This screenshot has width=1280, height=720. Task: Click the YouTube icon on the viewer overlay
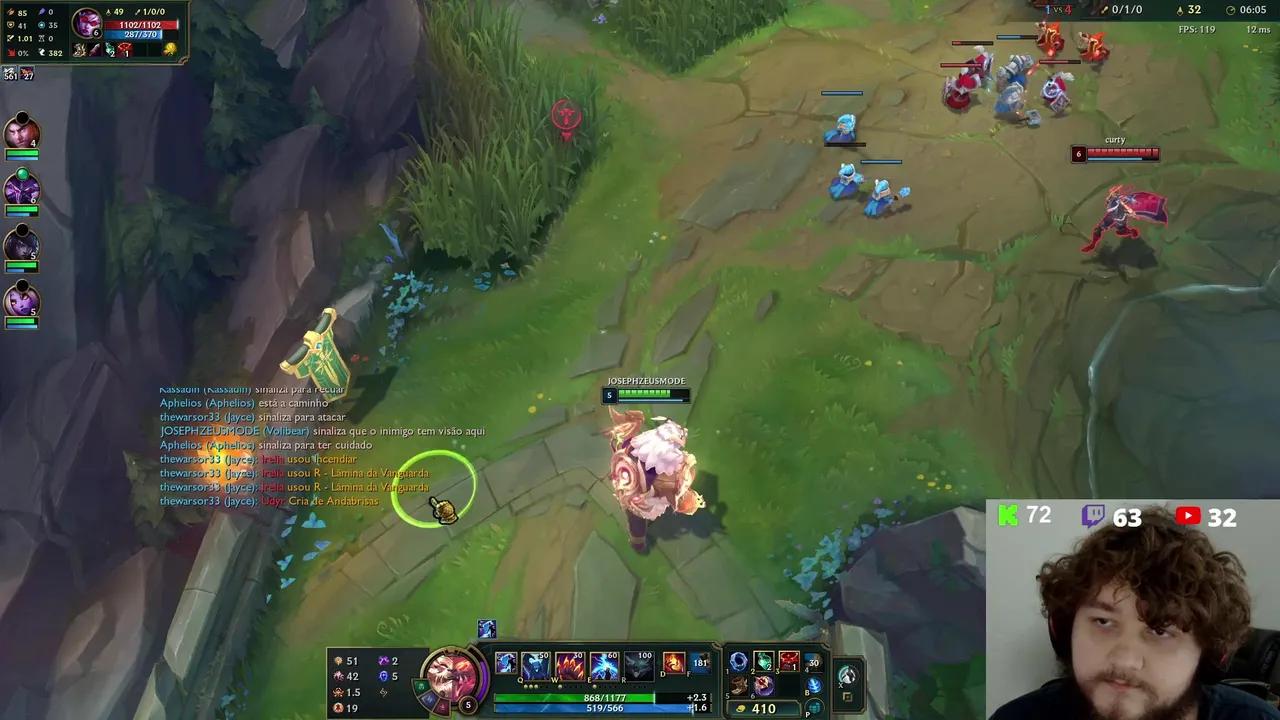pos(1187,516)
